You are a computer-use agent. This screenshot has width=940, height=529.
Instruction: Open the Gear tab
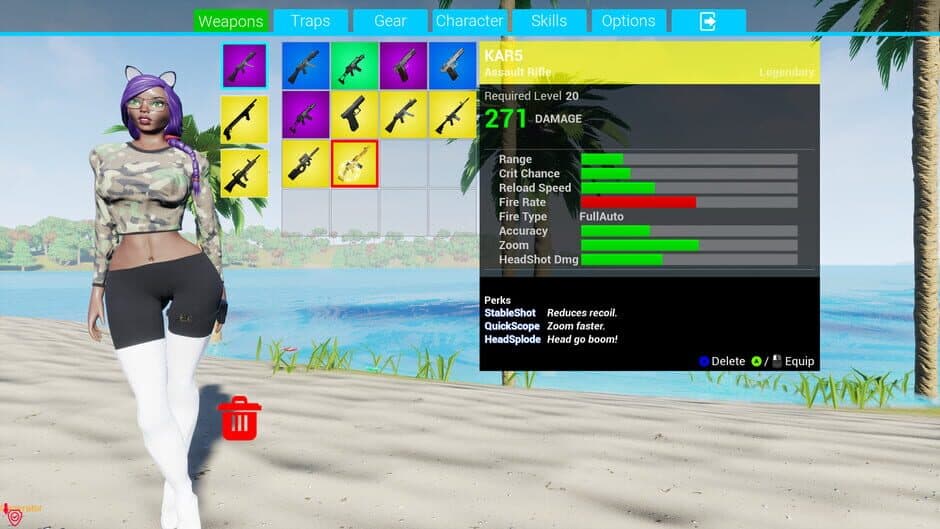(x=390, y=21)
